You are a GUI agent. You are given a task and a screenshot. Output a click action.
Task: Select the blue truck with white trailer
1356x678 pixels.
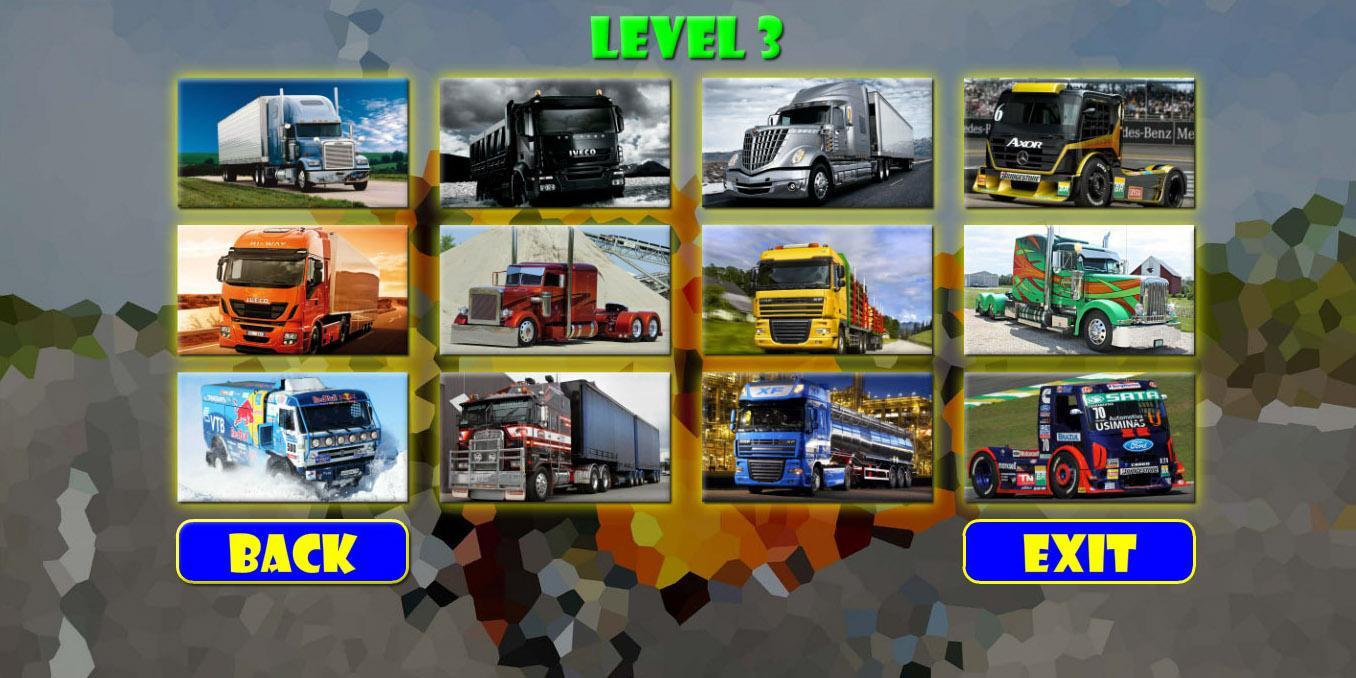(x=293, y=143)
